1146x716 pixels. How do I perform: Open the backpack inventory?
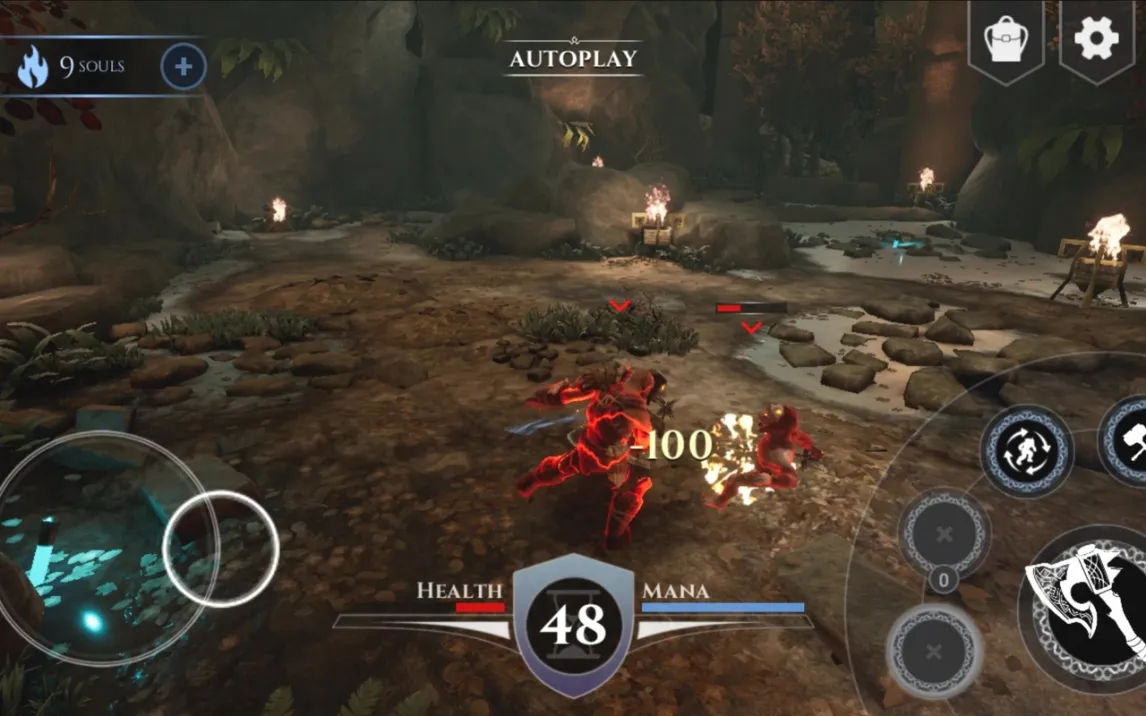(1005, 40)
